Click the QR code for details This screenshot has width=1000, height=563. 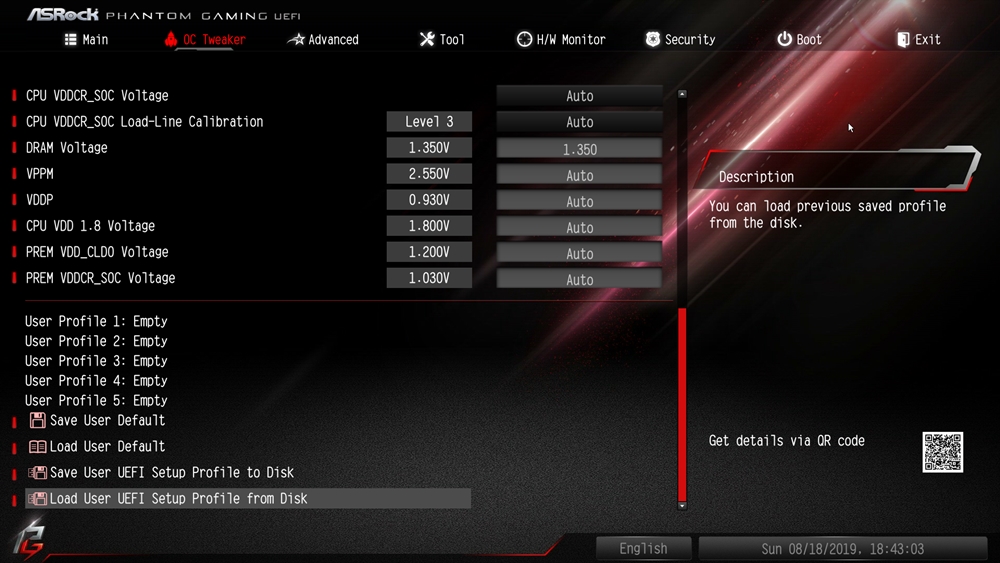942,452
